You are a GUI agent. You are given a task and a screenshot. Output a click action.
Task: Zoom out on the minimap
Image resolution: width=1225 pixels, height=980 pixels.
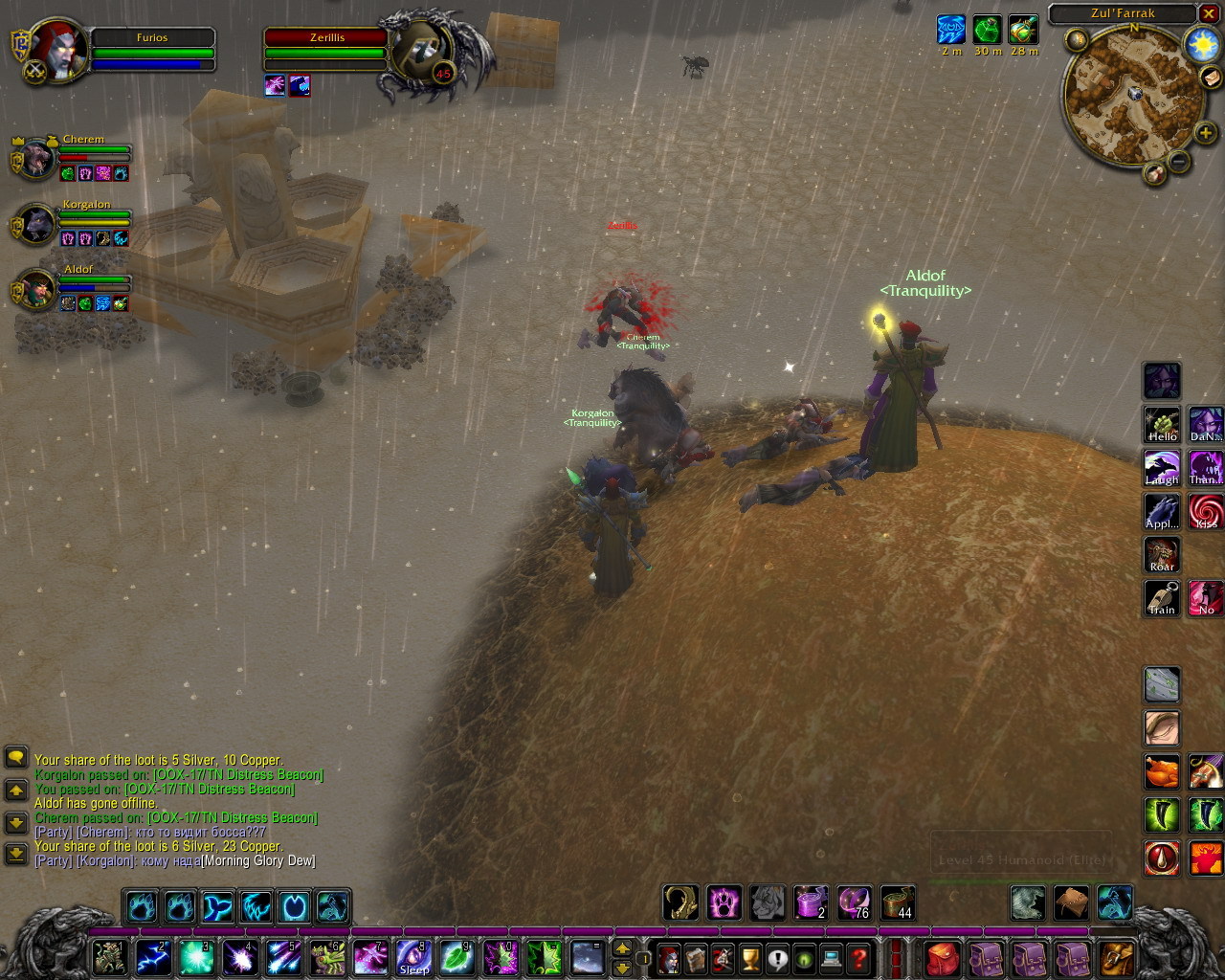(1179, 162)
